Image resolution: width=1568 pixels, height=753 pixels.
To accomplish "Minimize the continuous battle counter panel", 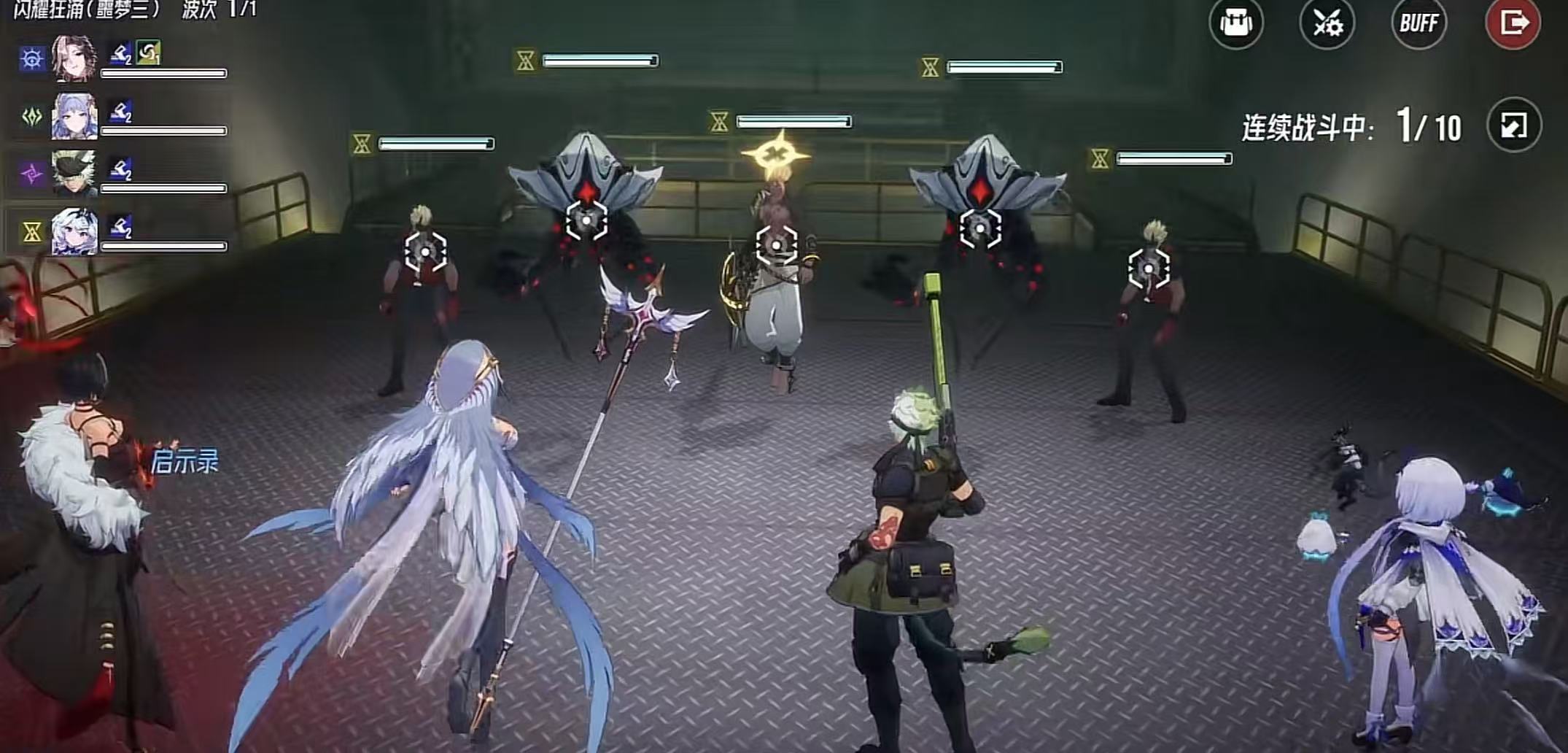I will click(x=1514, y=125).
